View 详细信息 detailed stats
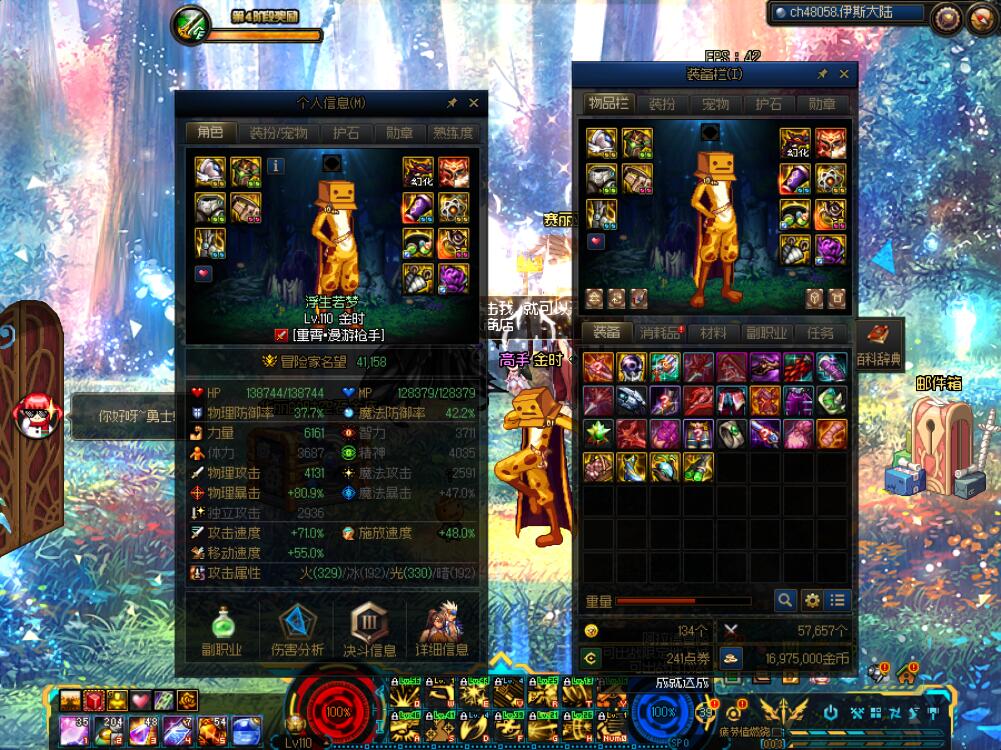This screenshot has width=1001, height=750. tap(442, 631)
